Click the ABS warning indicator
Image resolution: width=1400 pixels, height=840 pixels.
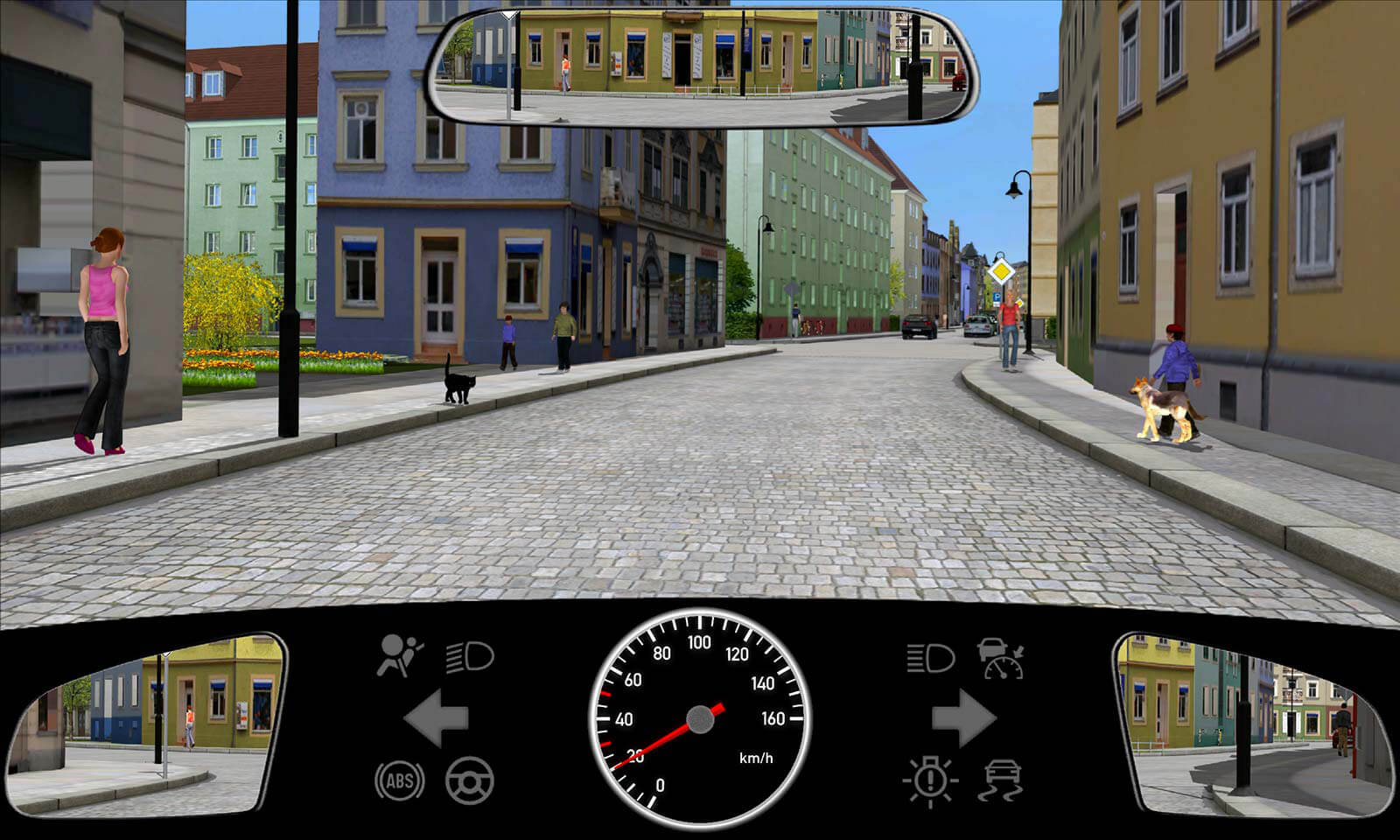tap(400, 780)
